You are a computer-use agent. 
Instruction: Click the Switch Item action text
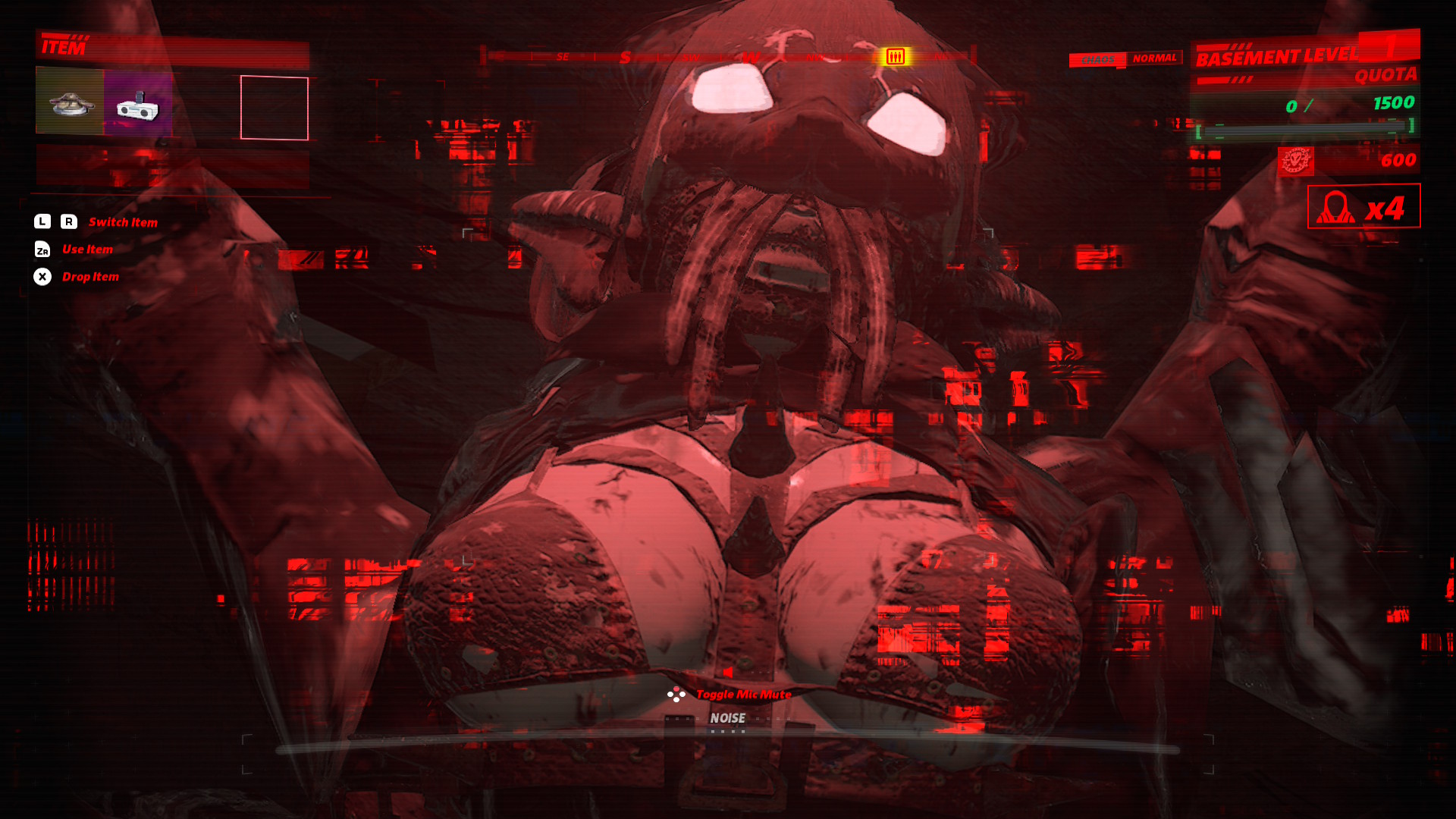(123, 222)
